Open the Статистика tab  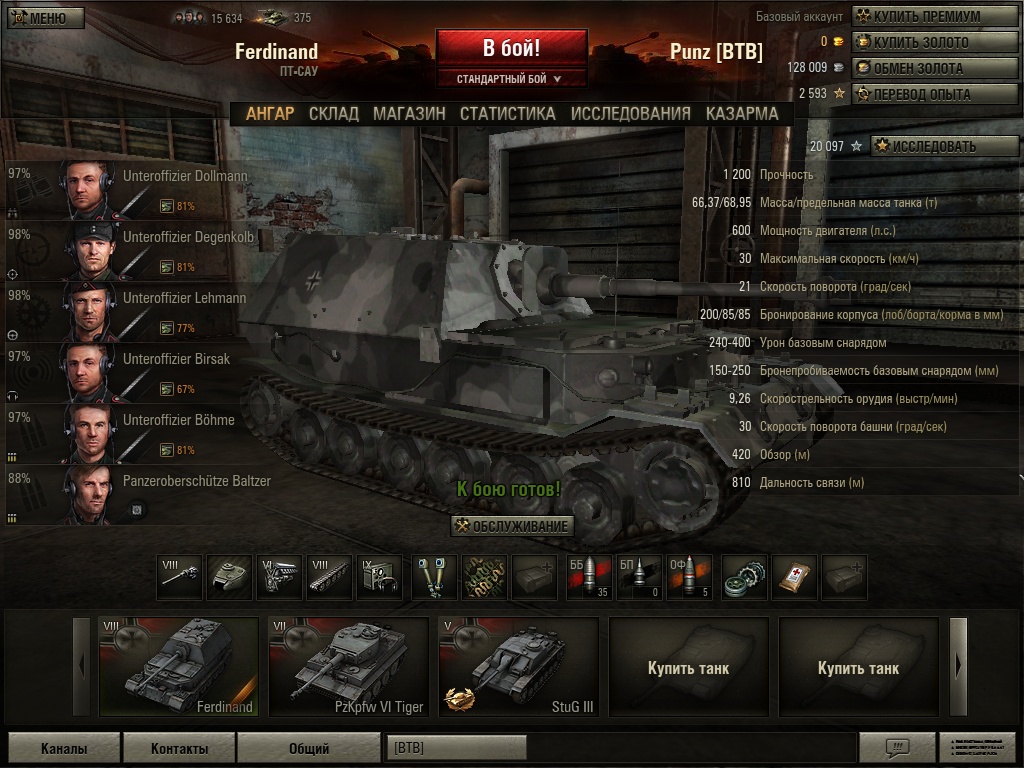point(507,113)
